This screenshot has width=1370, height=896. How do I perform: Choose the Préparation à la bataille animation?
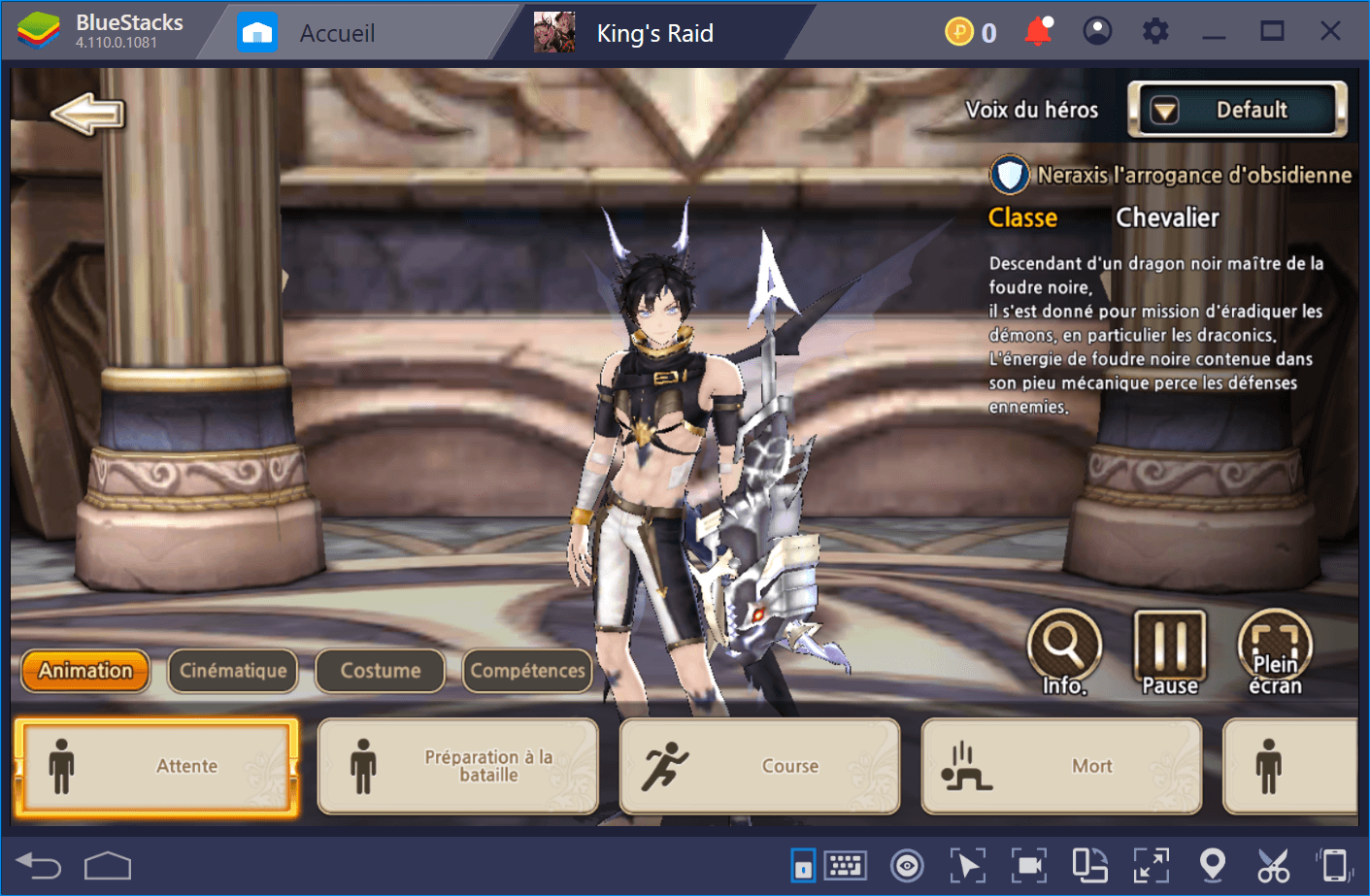tap(458, 766)
